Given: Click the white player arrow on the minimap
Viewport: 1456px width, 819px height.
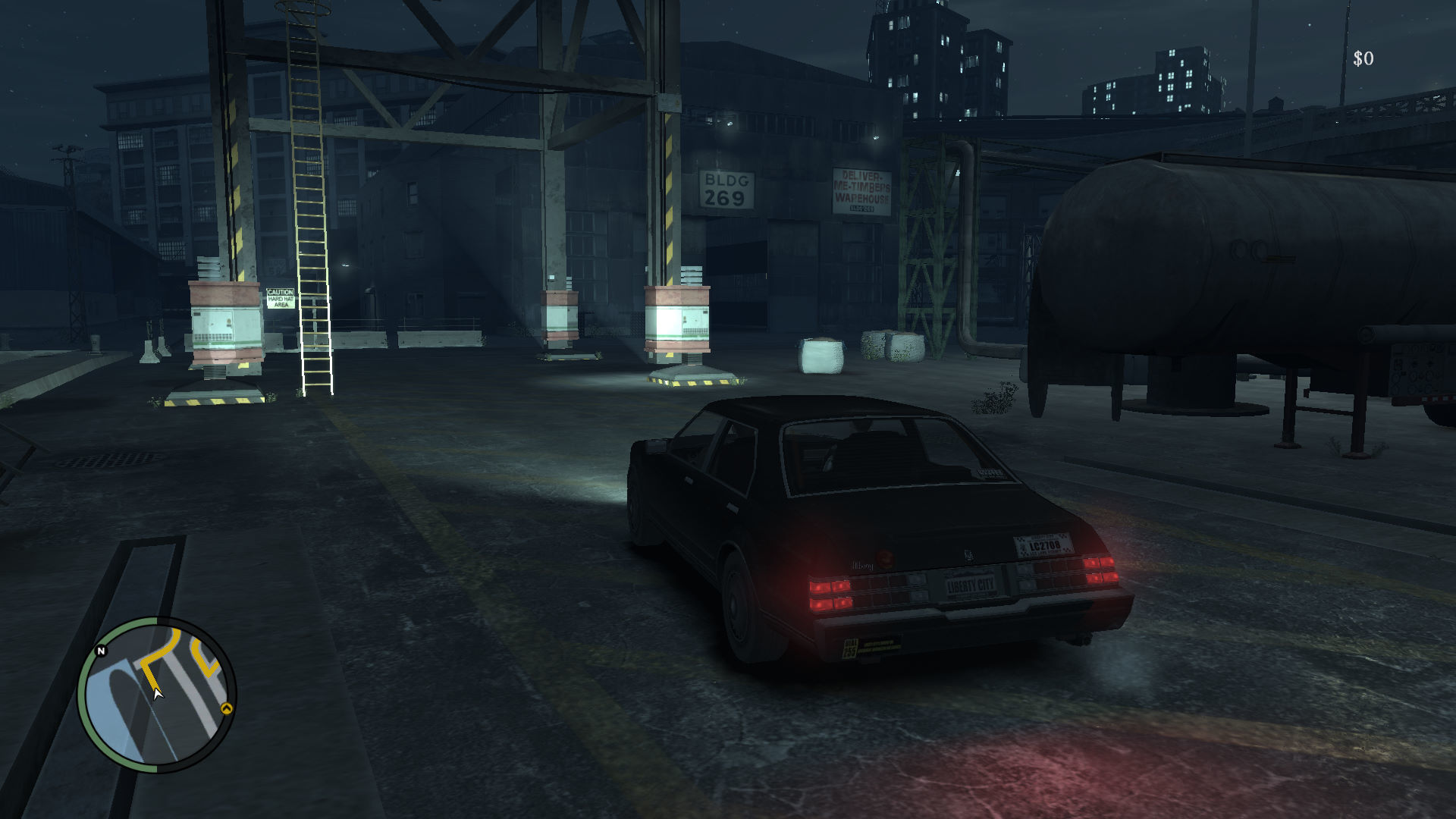Looking at the screenshot, I should pyautogui.click(x=157, y=693).
